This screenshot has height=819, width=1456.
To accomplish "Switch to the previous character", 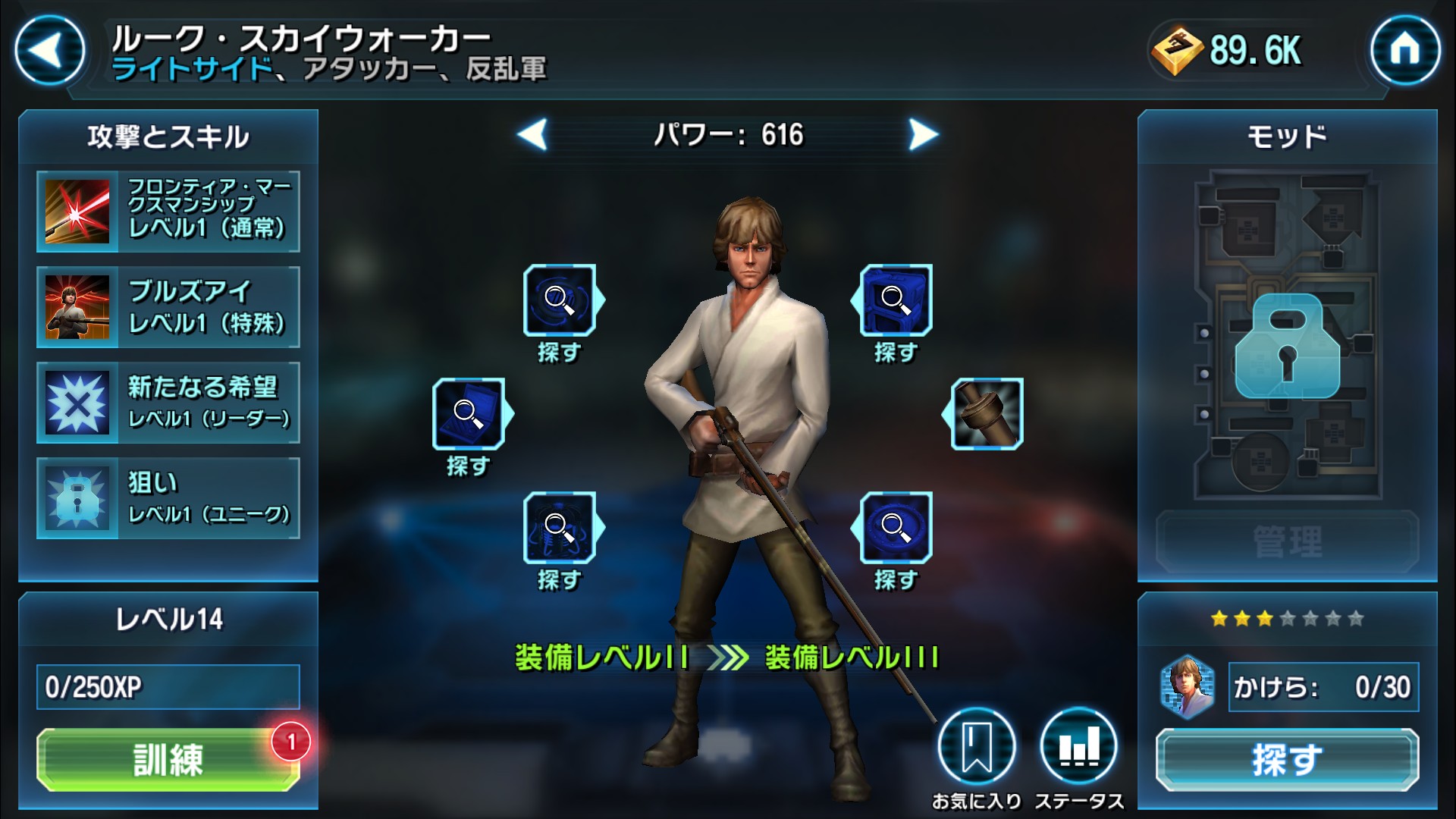I will [x=532, y=135].
